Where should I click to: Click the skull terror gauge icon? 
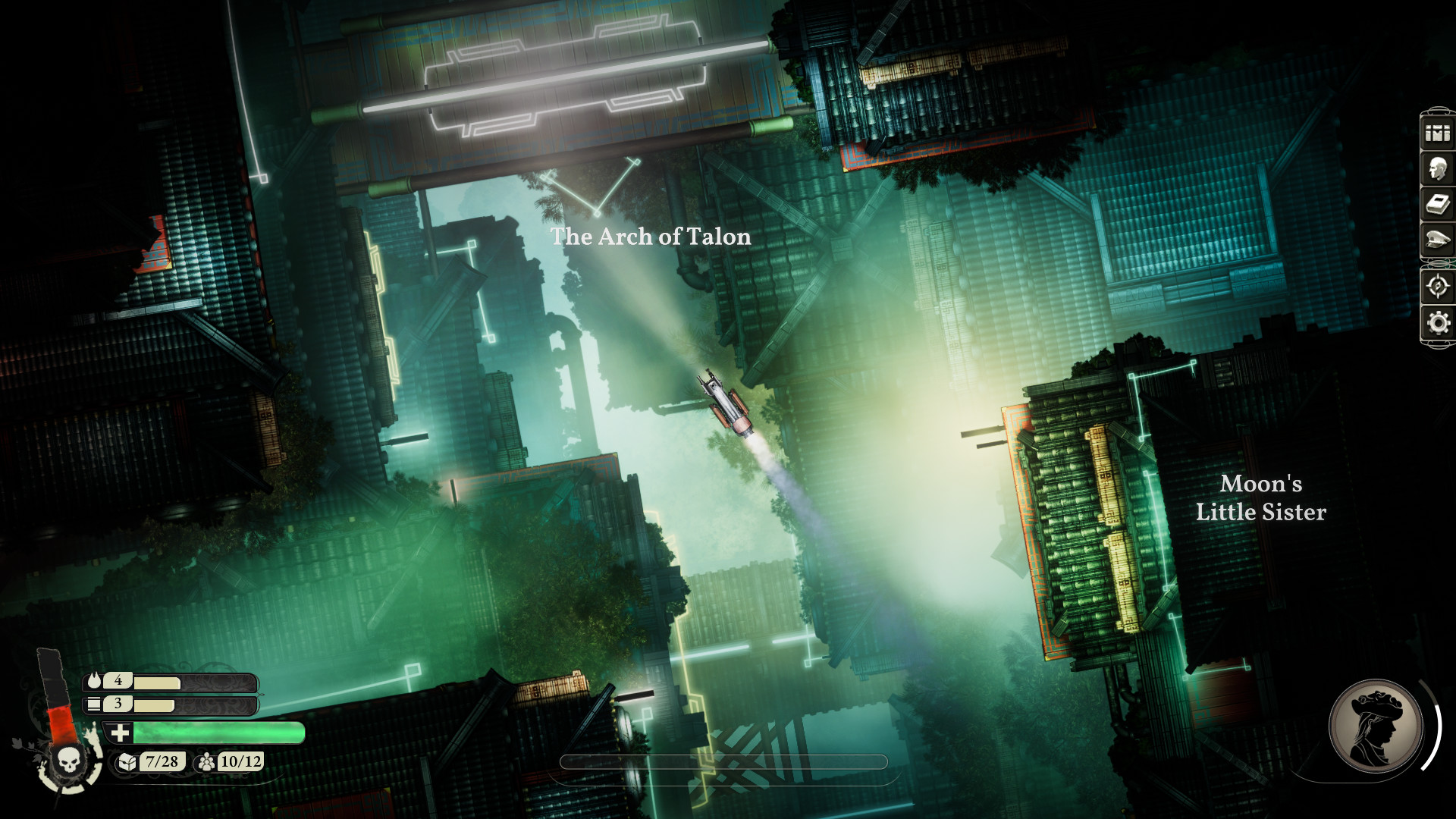(x=68, y=759)
